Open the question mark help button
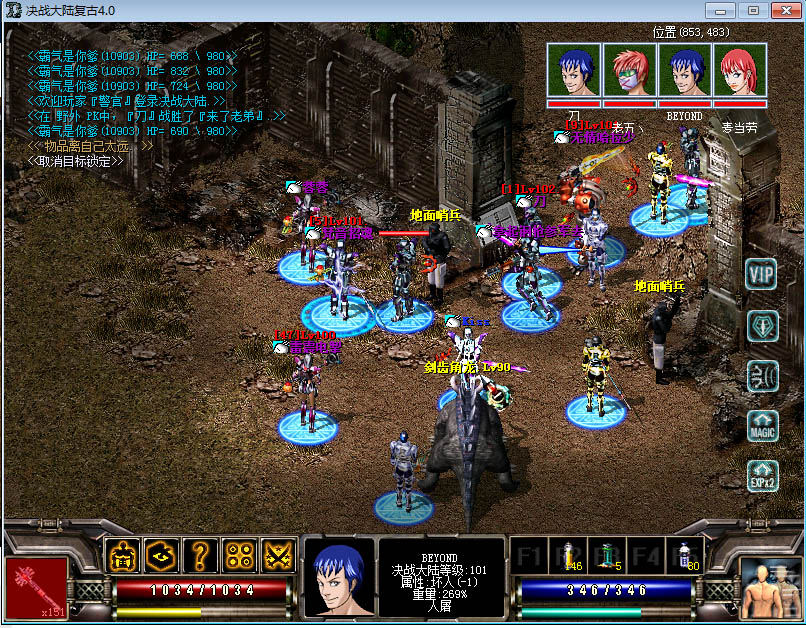Screen dimensions: 806x628 [x=200, y=556]
